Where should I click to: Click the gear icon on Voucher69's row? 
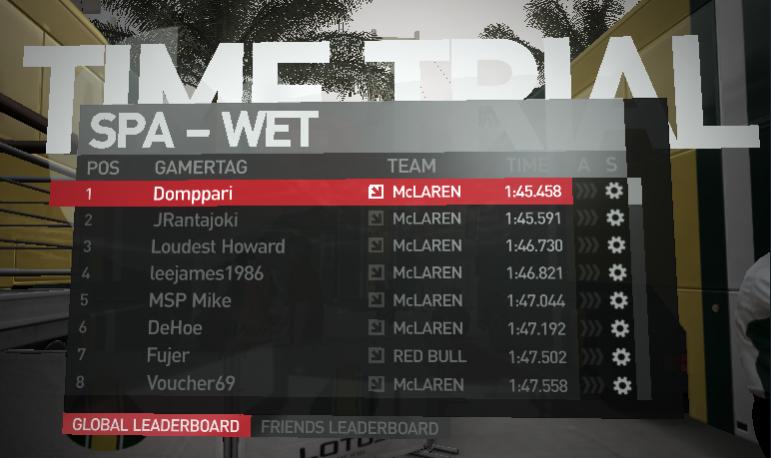pyautogui.click(x=622, y=385)
